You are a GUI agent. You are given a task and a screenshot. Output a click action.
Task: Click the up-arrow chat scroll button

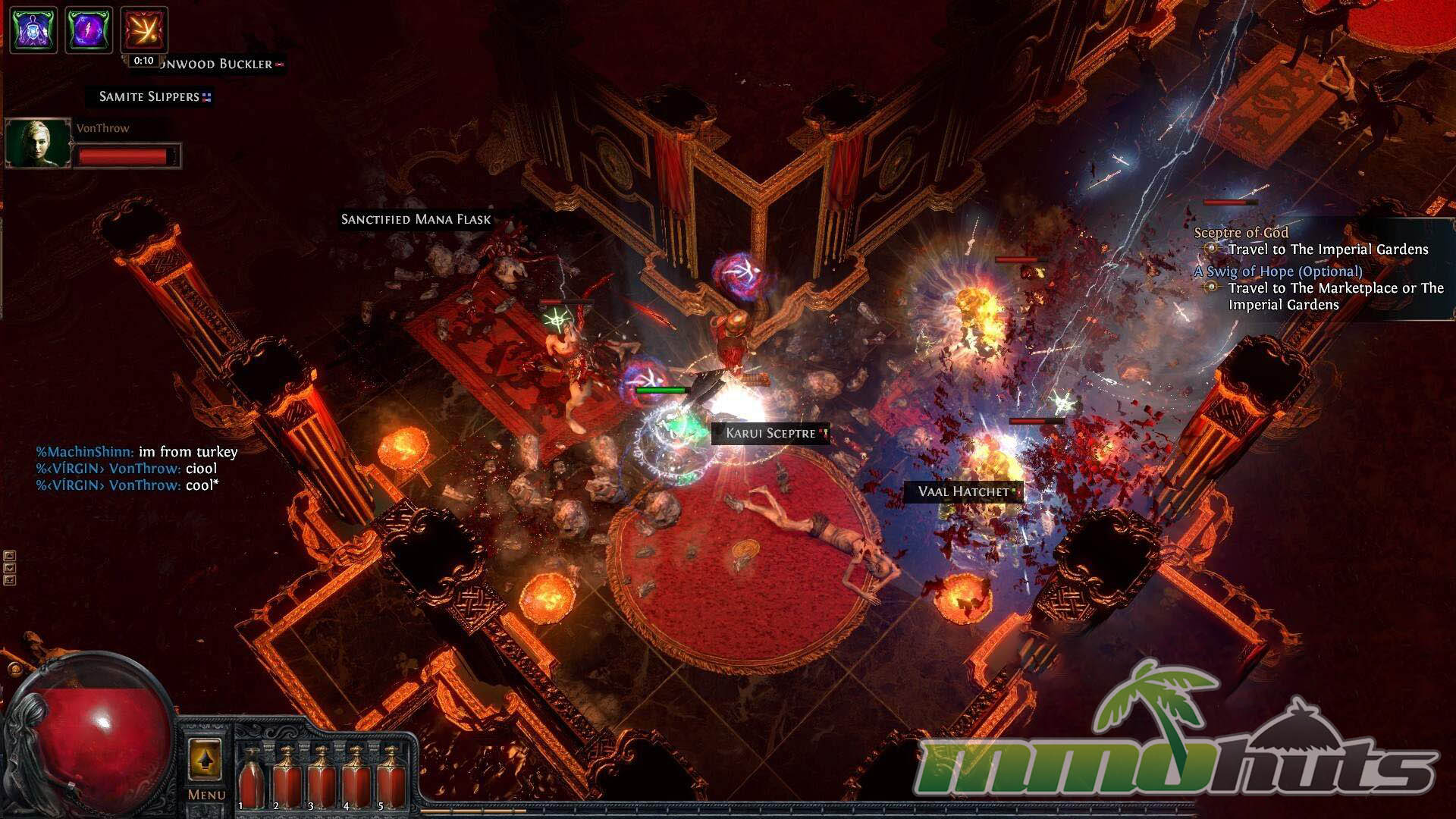pos(10,556)
